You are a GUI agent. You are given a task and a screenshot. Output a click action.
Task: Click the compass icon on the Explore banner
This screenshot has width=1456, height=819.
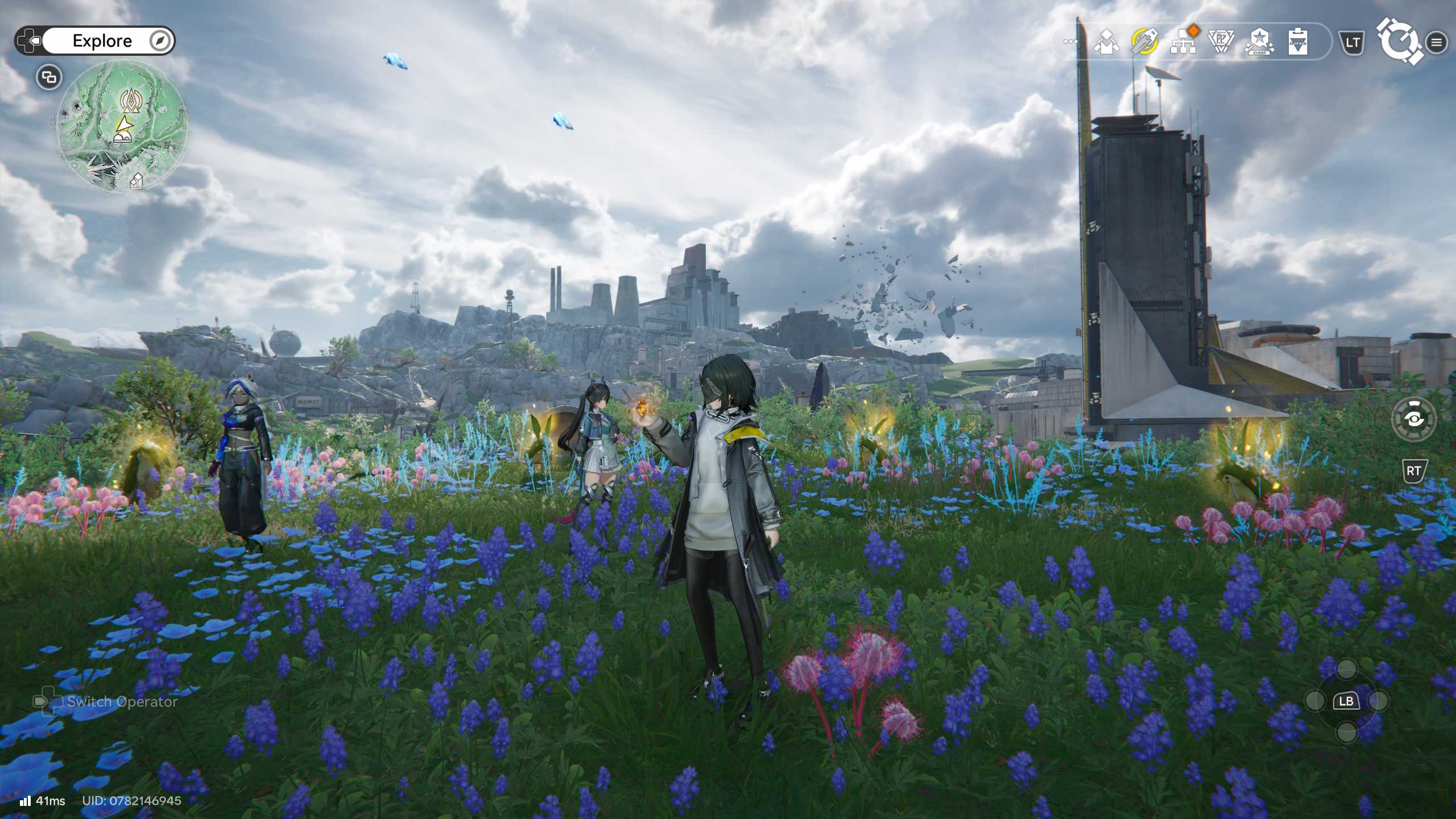(161, 40)
